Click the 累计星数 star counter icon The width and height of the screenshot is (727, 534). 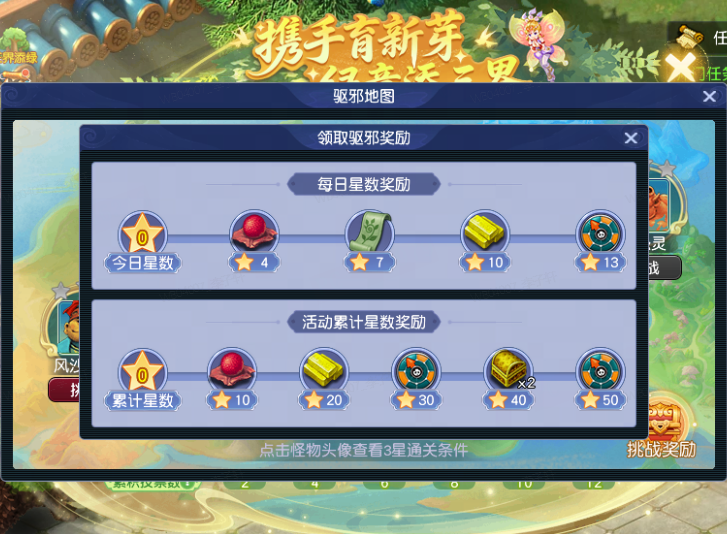click(143, 374)
